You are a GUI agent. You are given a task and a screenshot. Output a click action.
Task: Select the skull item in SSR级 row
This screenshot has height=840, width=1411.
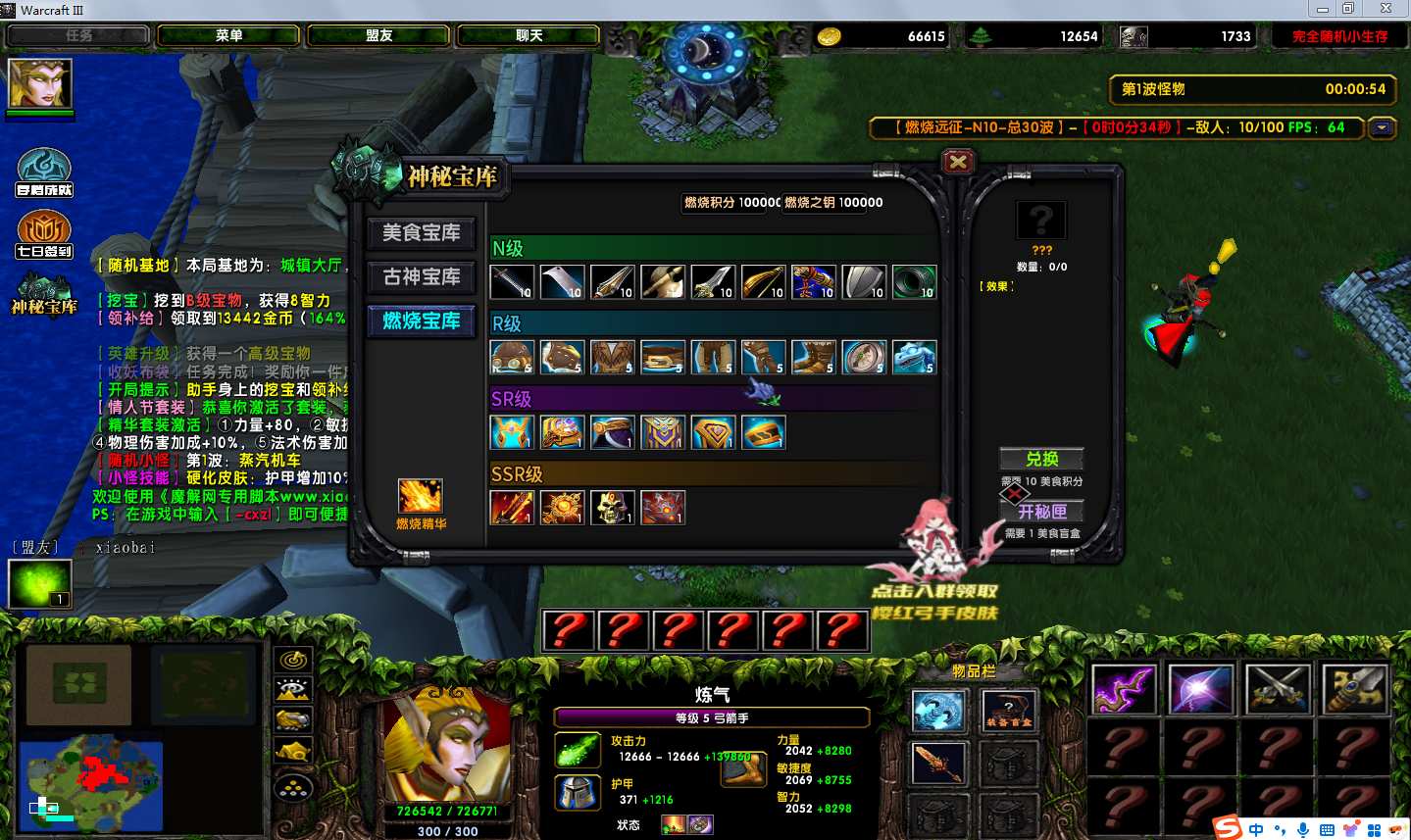pos(612,508)
